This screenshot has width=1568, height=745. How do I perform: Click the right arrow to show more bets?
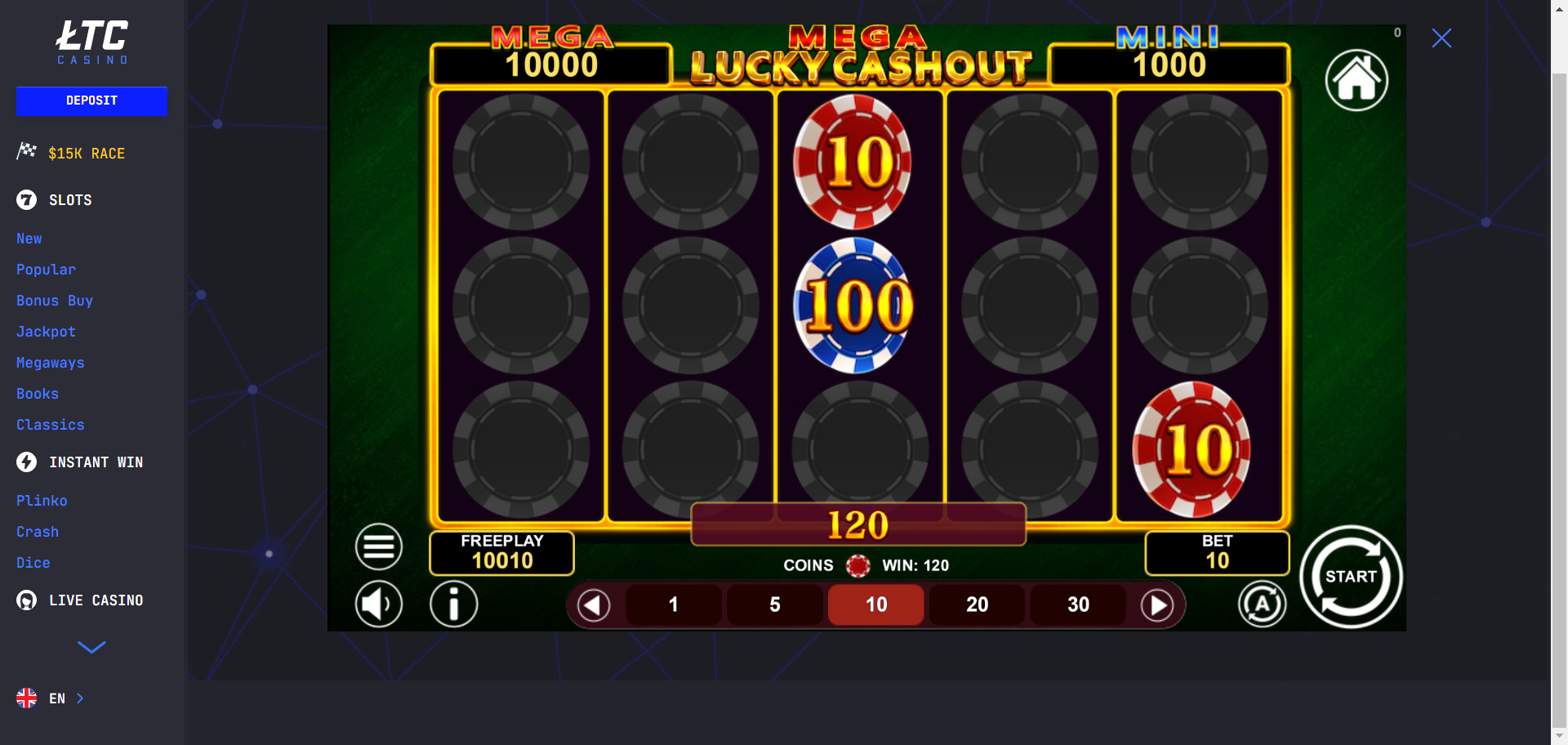[x=1157, y=604]
